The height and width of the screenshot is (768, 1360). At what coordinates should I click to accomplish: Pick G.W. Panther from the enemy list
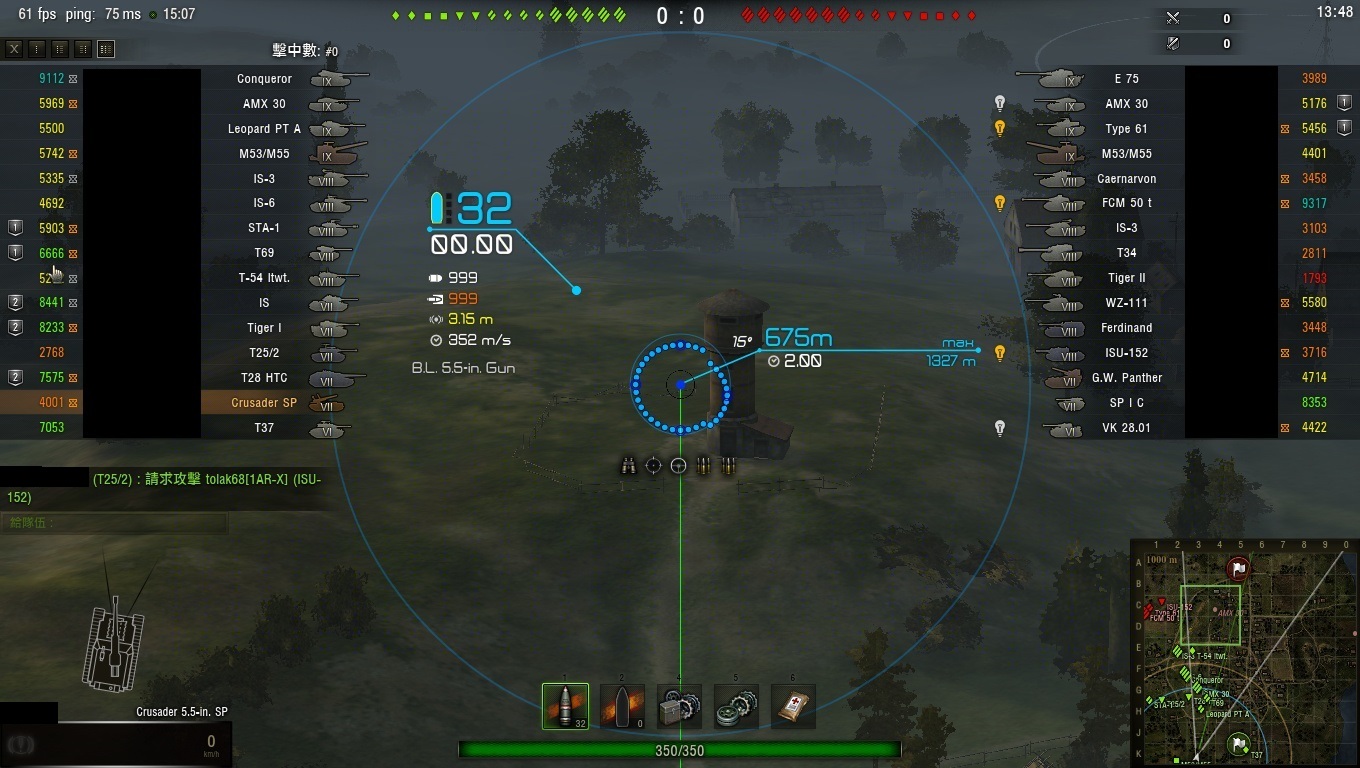[1126, 378]
